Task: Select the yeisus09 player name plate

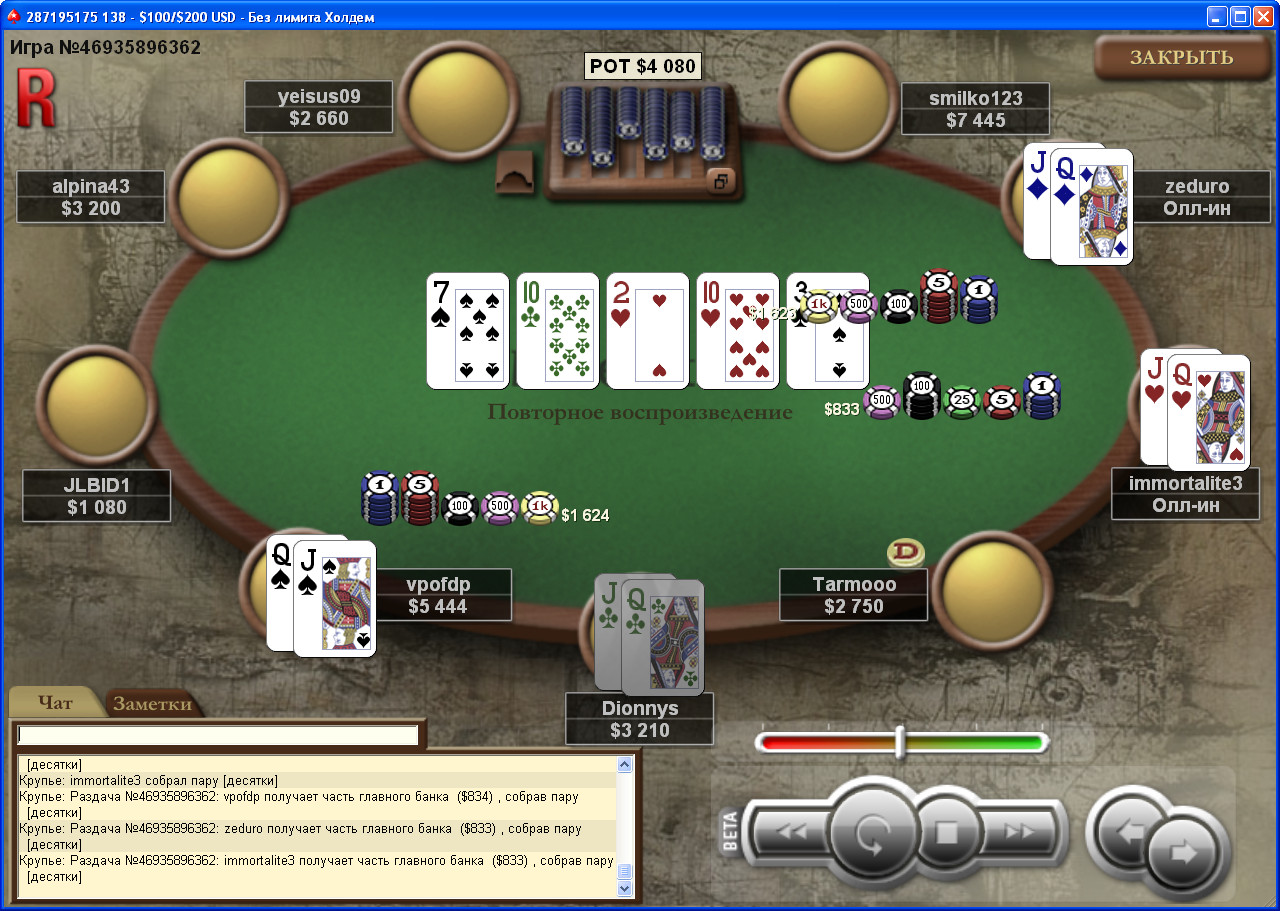Action: [x=319, y=107]
